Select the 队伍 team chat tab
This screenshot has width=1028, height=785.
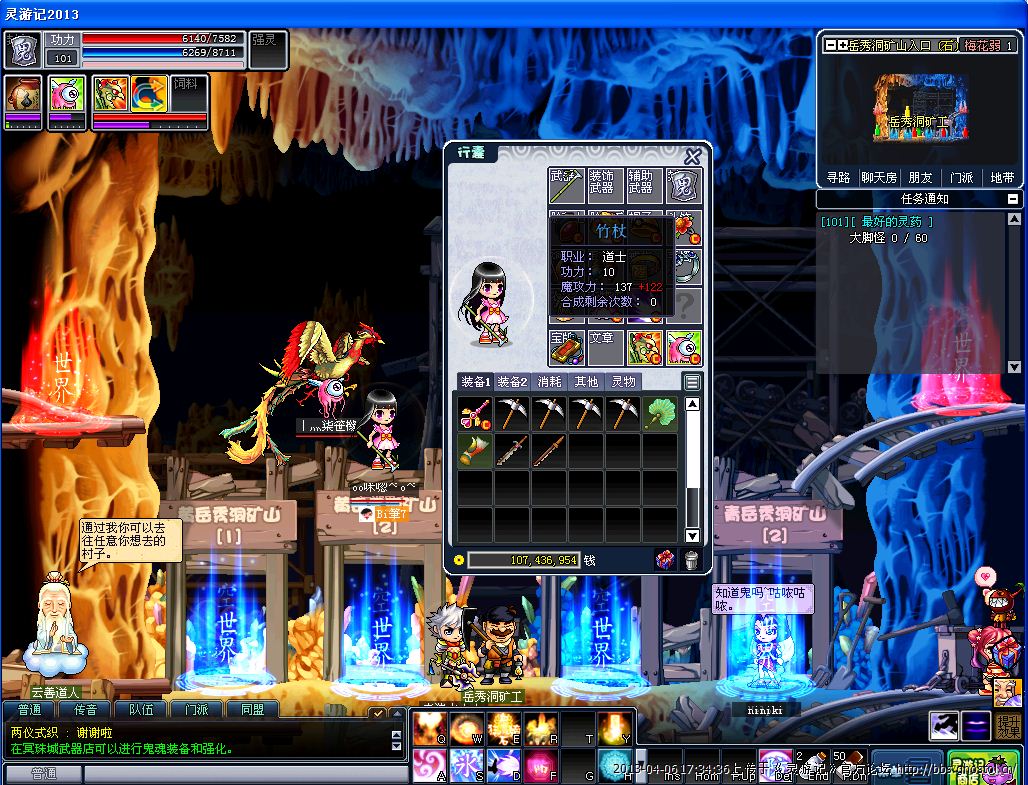pos(141,709)
